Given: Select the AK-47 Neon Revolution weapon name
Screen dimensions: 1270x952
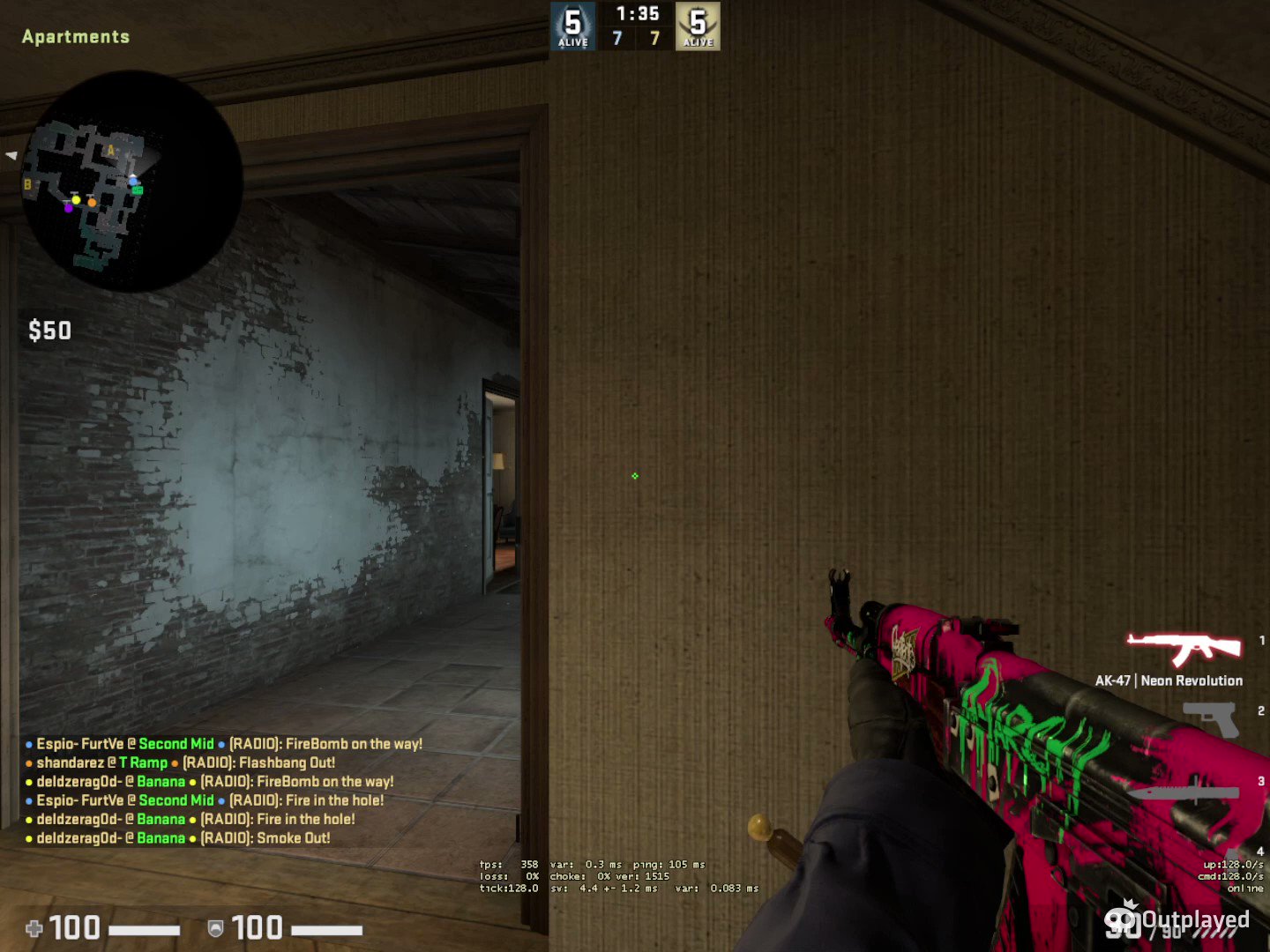Looking at the screenshot, I should [1169, 680].
